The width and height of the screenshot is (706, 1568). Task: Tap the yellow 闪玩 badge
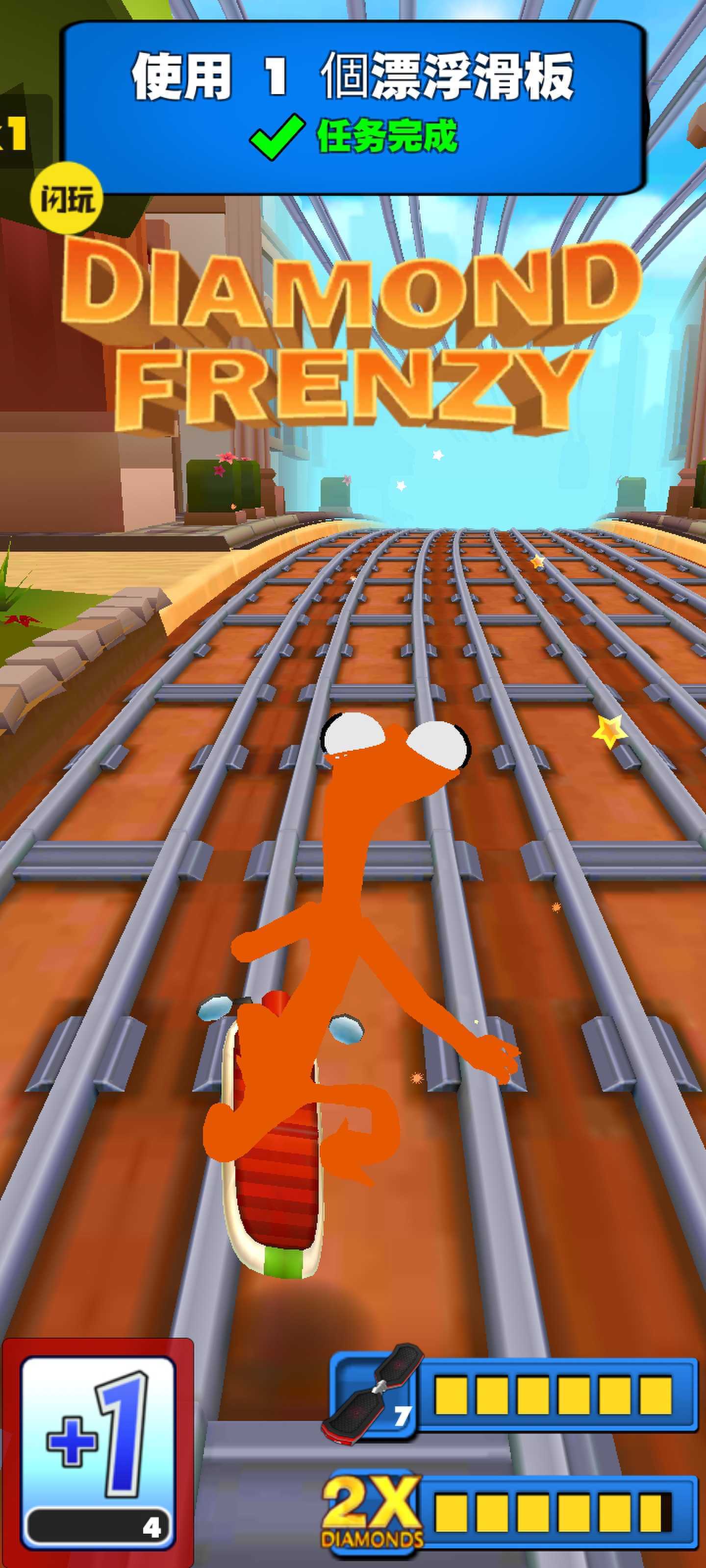click(66, 198)
